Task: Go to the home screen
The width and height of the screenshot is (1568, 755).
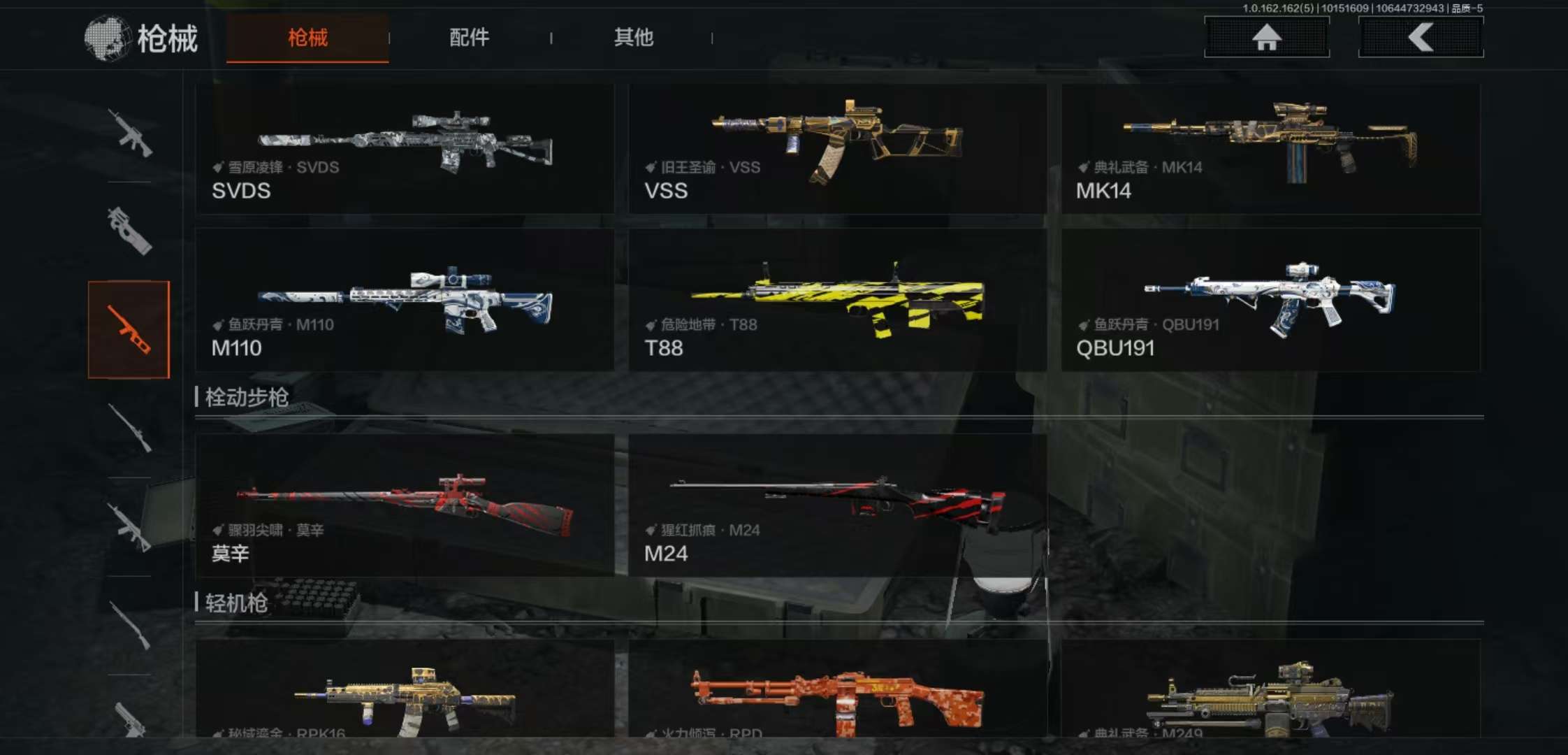Action: tap(1266, 37)
